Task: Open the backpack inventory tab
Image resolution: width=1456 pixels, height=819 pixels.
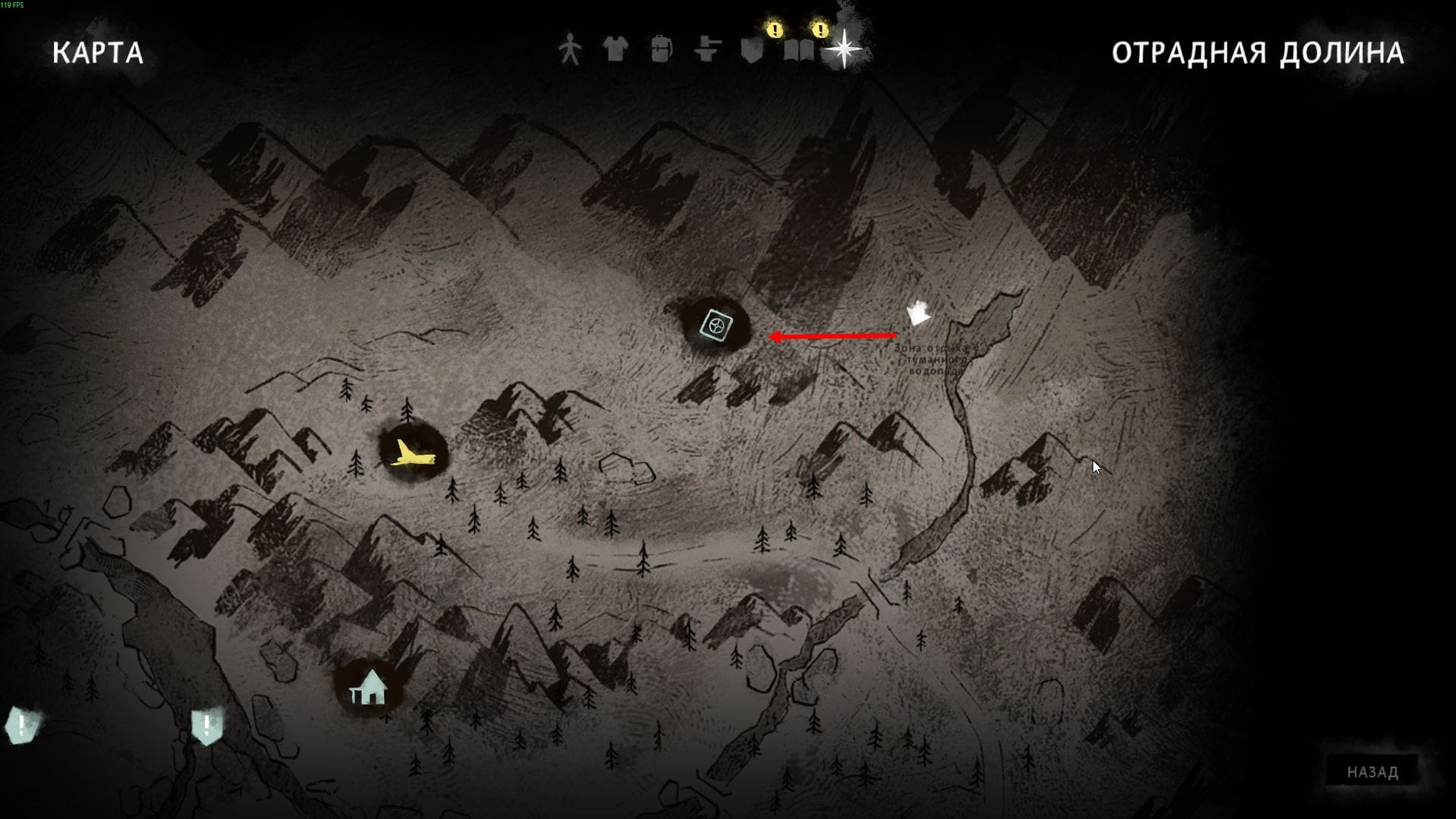Action: 661,50
